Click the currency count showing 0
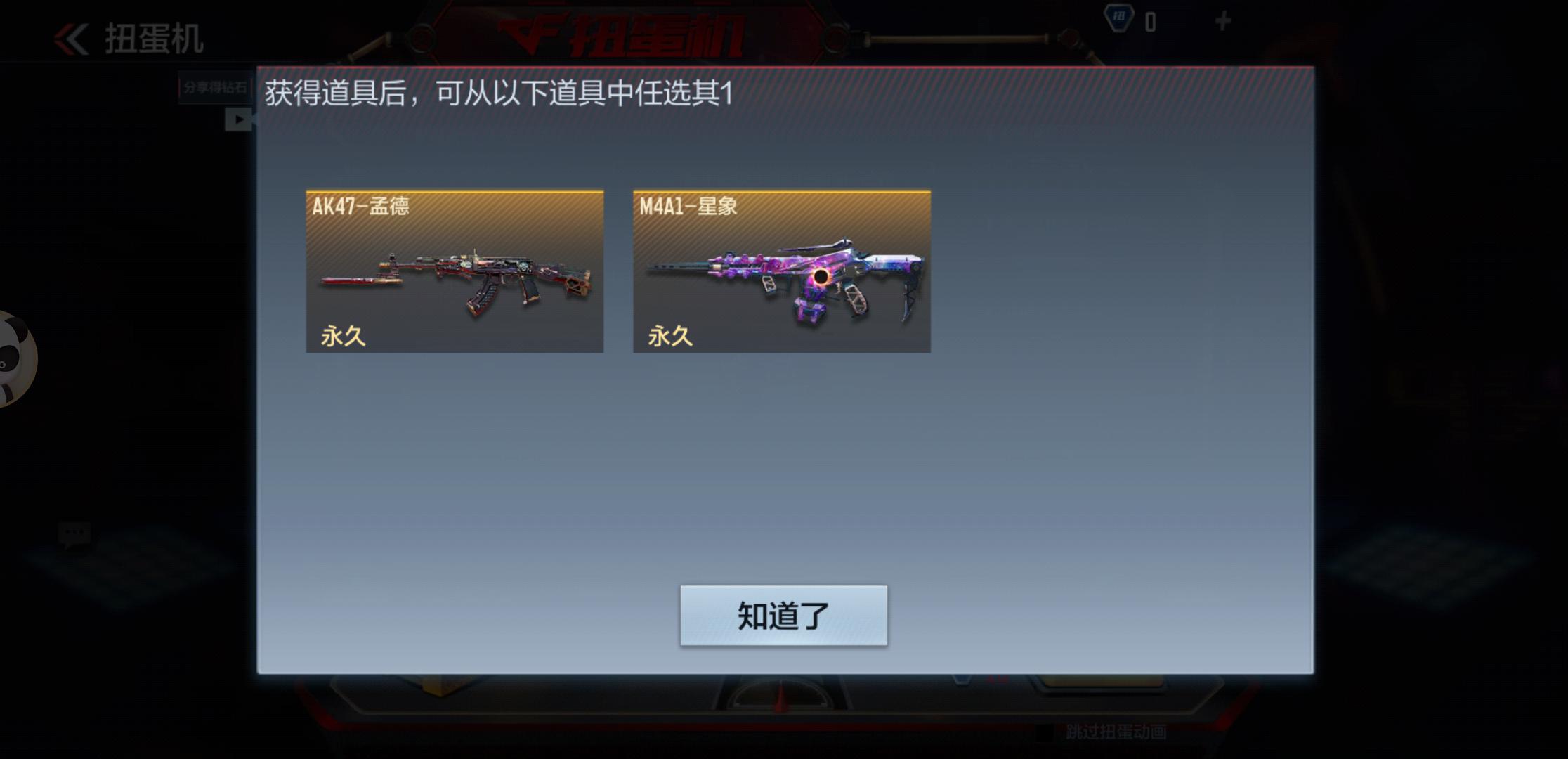 (x=1152, y=22)
